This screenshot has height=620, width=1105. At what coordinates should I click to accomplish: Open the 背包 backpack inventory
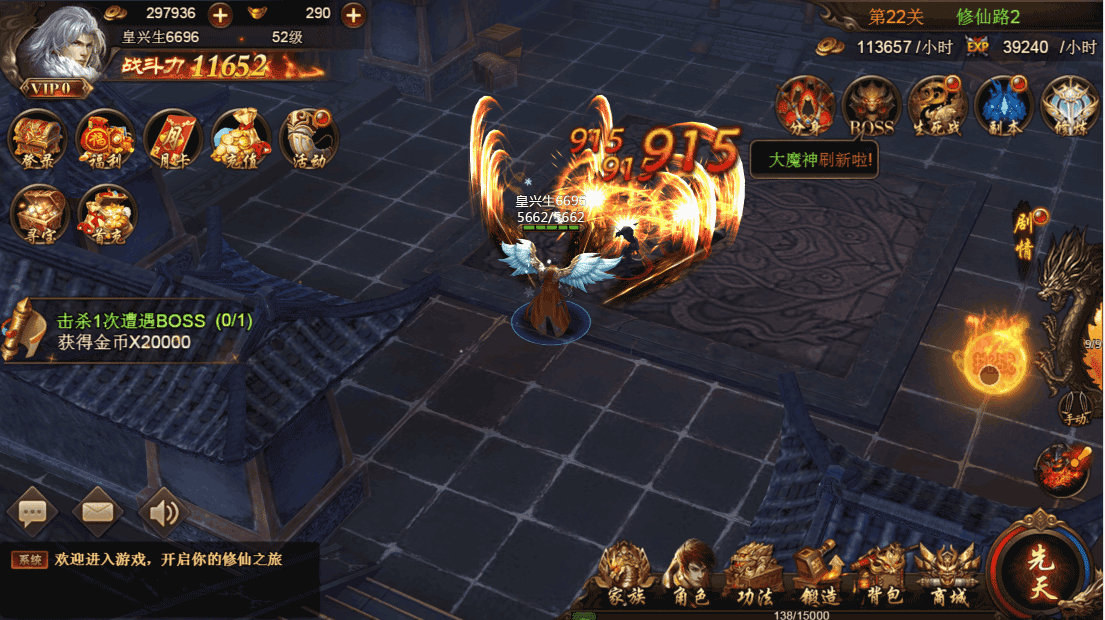coord(880,577)
